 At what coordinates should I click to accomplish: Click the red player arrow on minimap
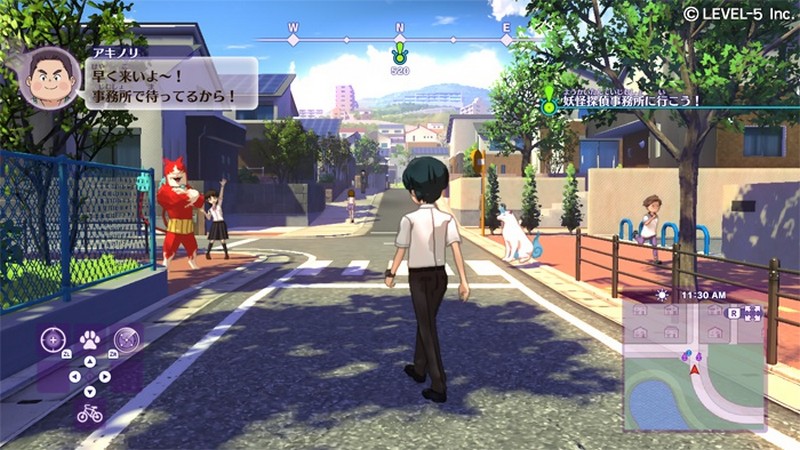pyautogui.click(x=693, y=370)
